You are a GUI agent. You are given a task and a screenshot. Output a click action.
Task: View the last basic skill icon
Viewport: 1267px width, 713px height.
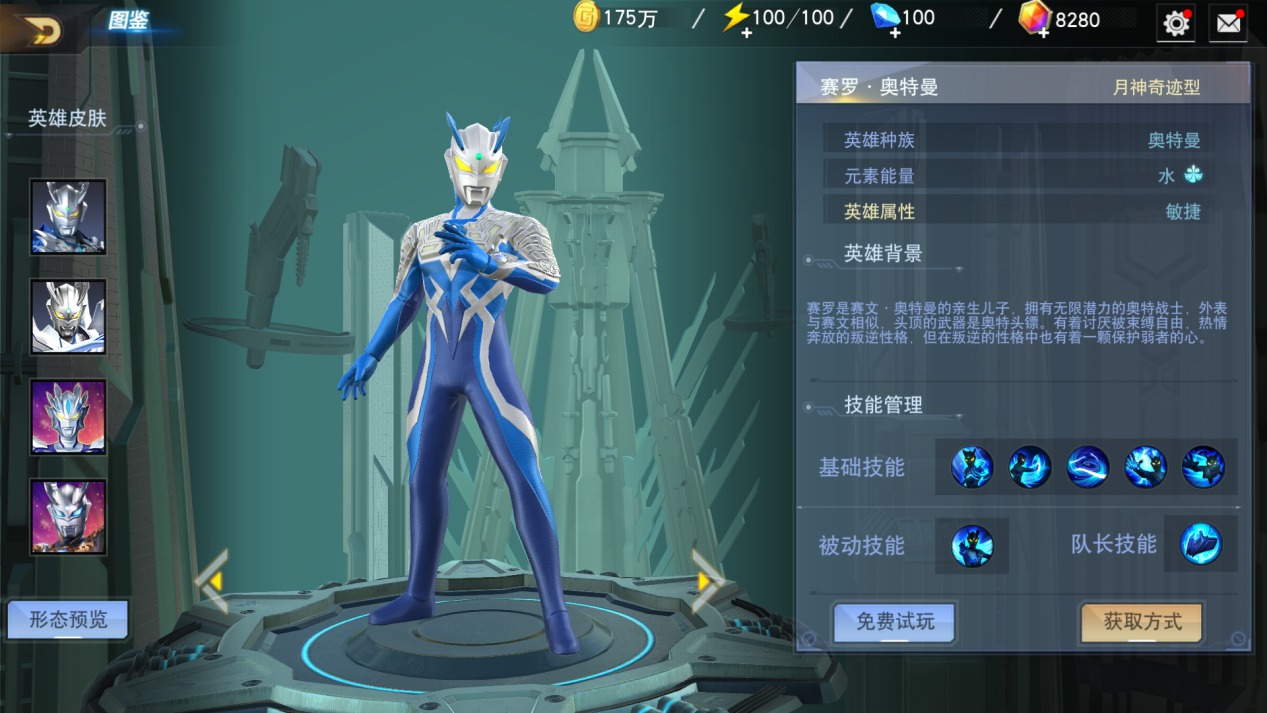pos(1203,467)
